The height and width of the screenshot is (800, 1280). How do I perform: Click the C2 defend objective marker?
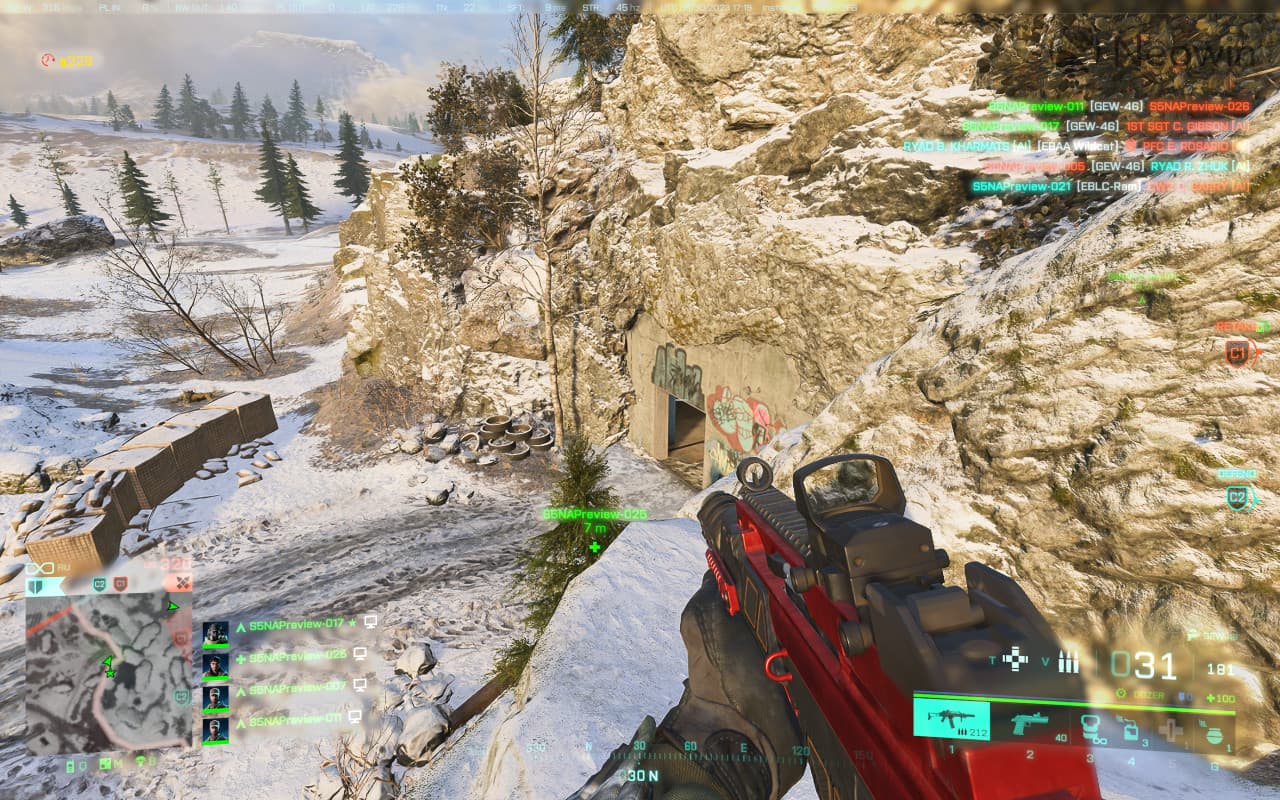pyautogui.click(x=1238, y=497)
